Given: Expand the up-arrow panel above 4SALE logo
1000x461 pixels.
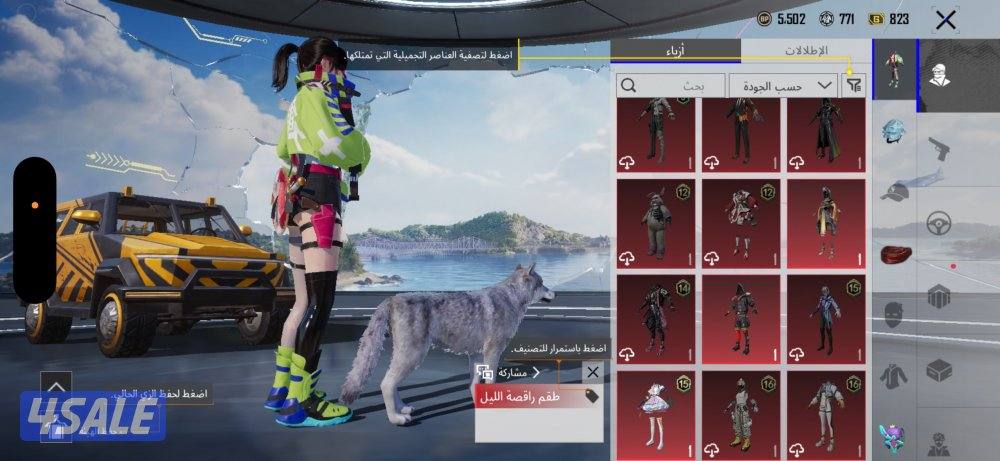Looking at the screenshot, I should (56, 386).
